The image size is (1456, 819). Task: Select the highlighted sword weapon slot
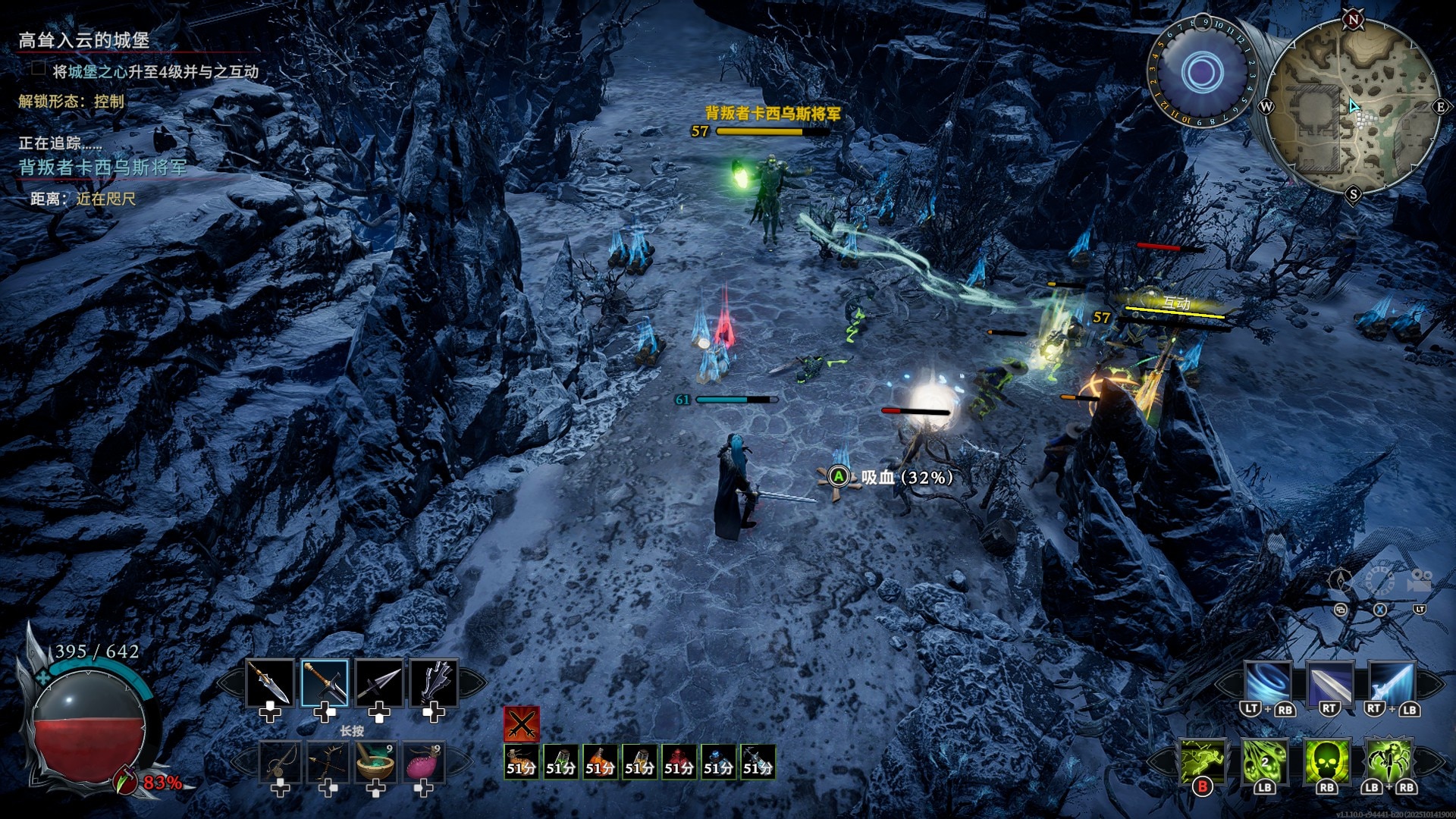point(325,683)
